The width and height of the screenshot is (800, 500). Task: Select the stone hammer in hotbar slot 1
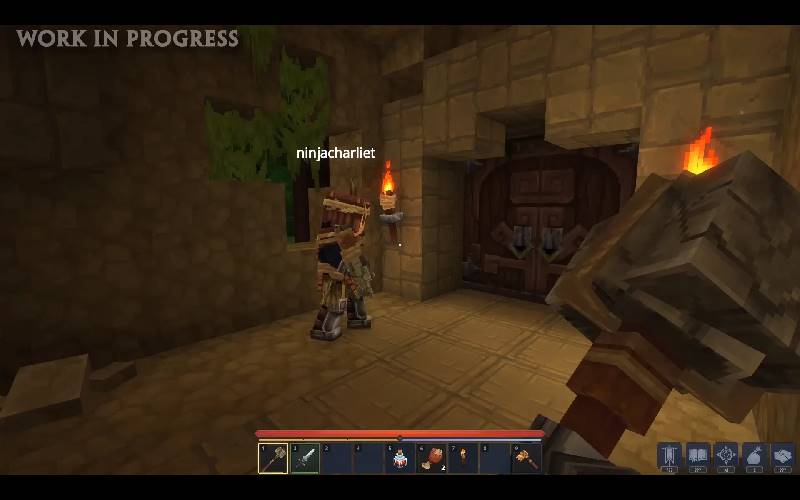tap(272, 458)
